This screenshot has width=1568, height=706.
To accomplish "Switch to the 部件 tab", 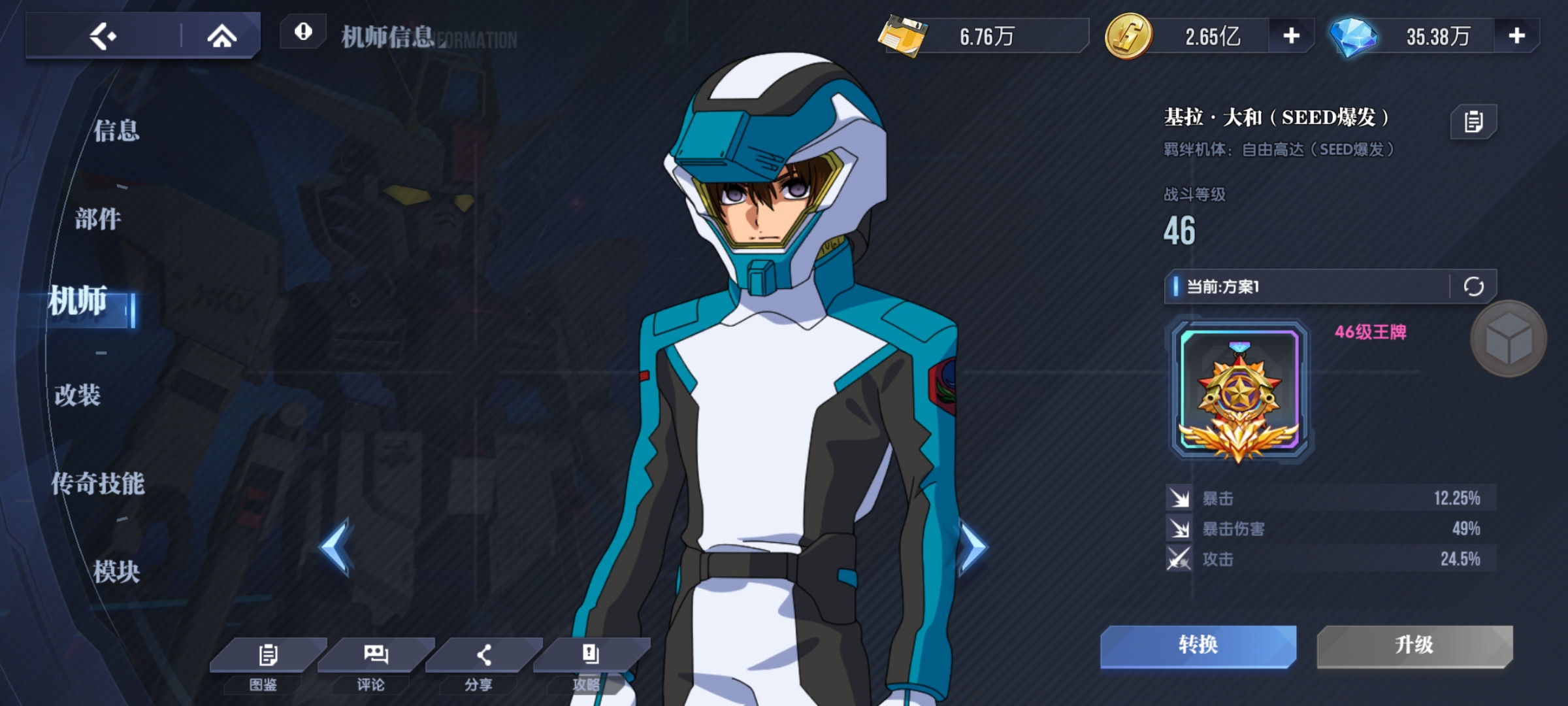I will point(98,219).
